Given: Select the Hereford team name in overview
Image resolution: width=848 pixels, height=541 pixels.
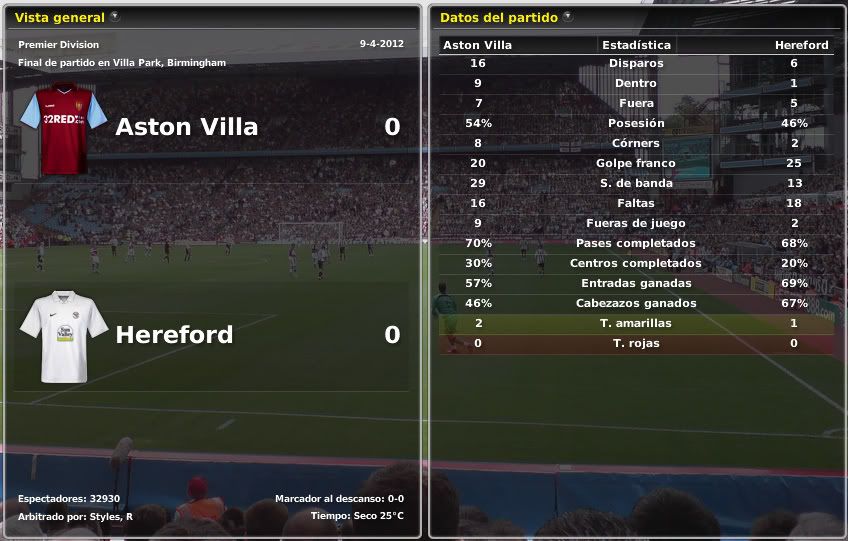Looking at the screenshot, I should click(174, 334).
